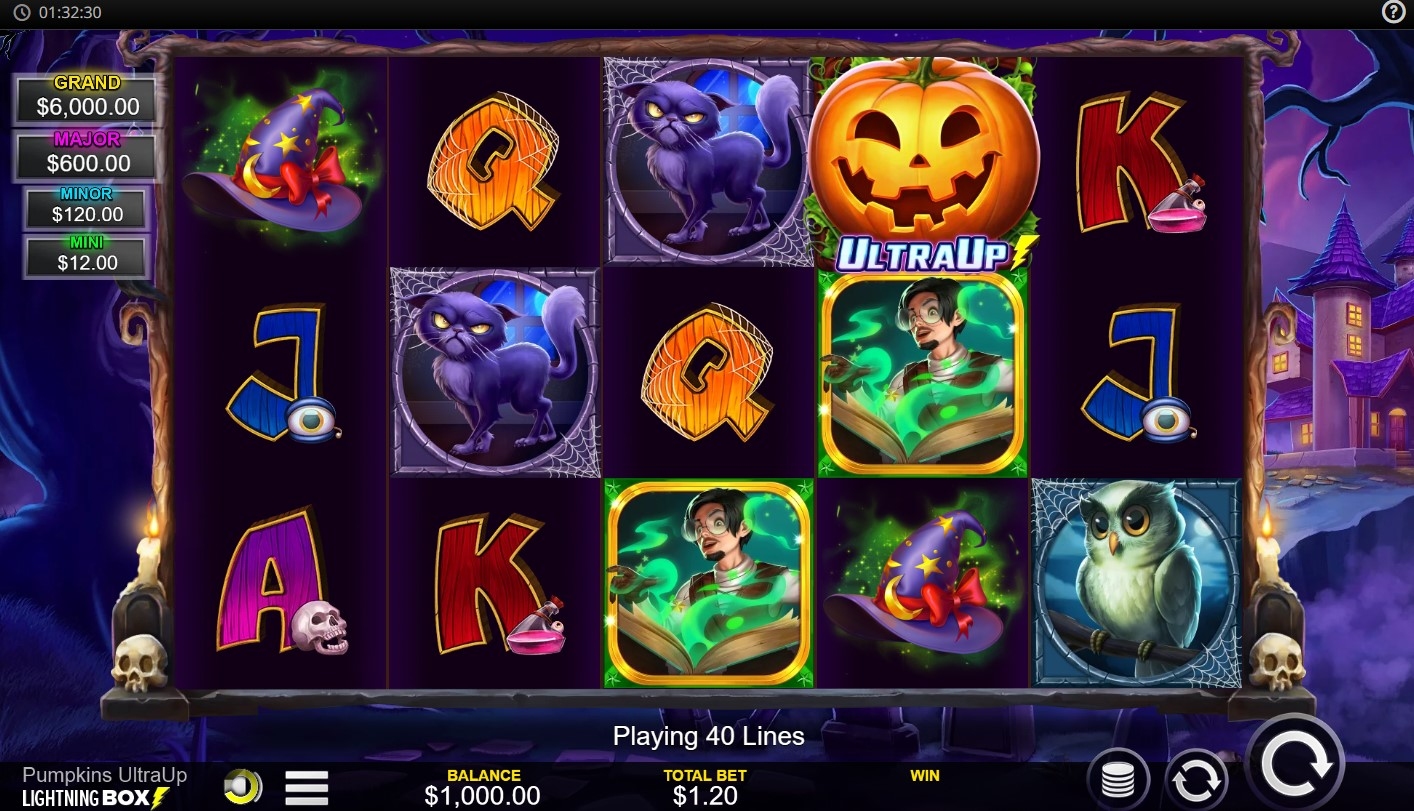Open the coin stack bet settings

[1118, 779]
